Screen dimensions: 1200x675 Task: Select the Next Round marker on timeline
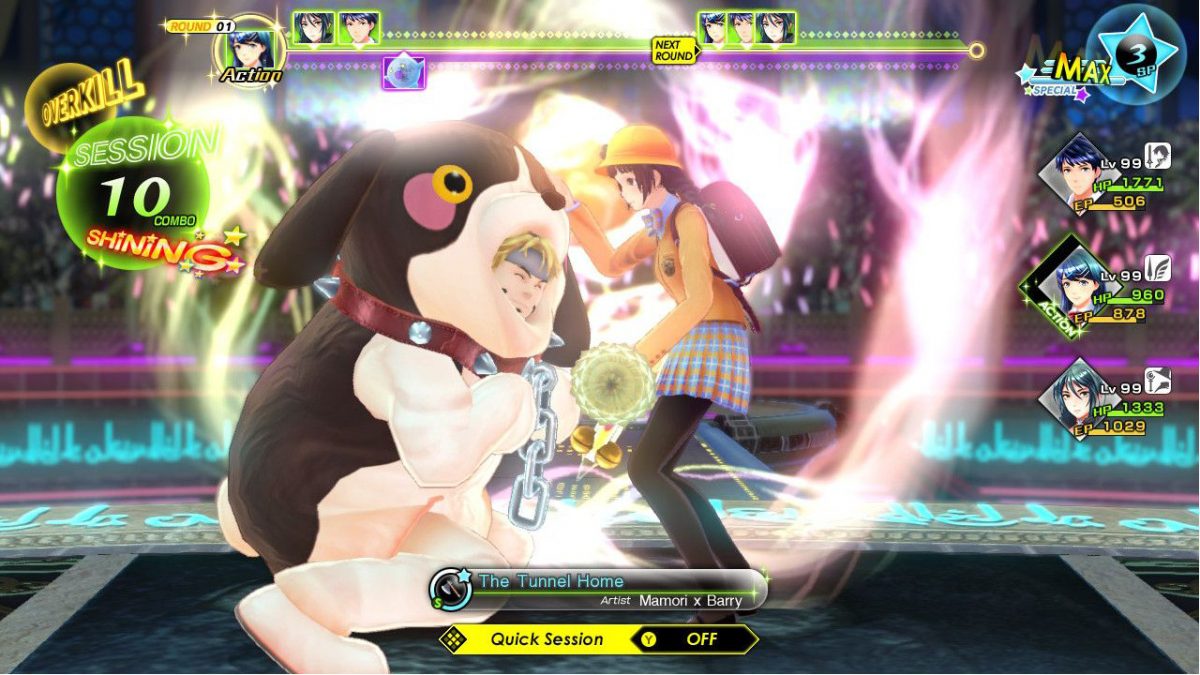coord(673,50)
